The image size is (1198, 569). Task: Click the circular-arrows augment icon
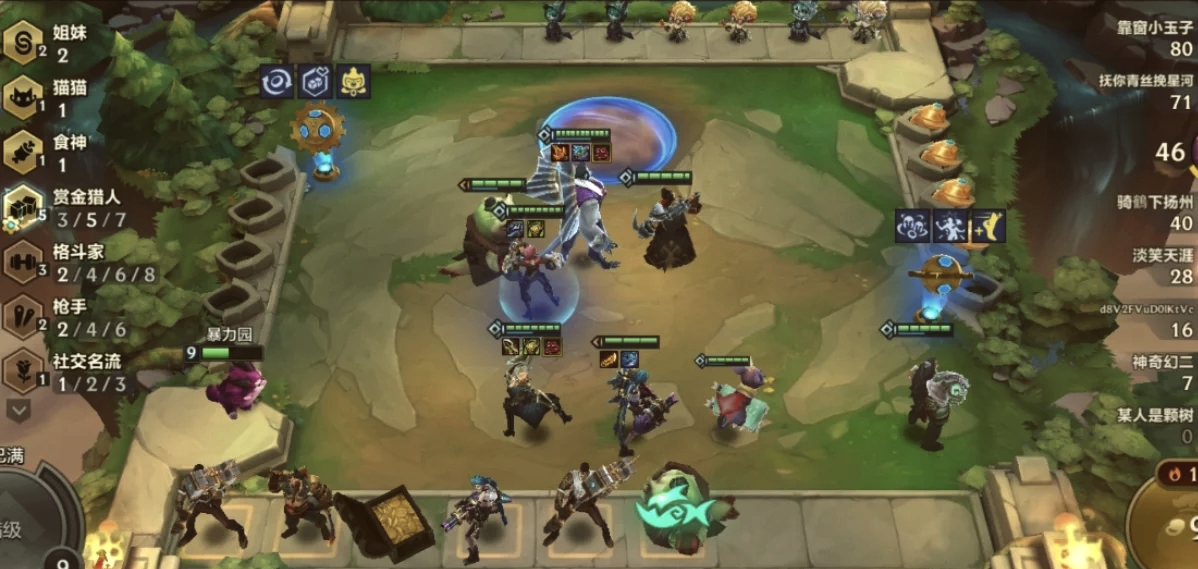click(277, 82)
